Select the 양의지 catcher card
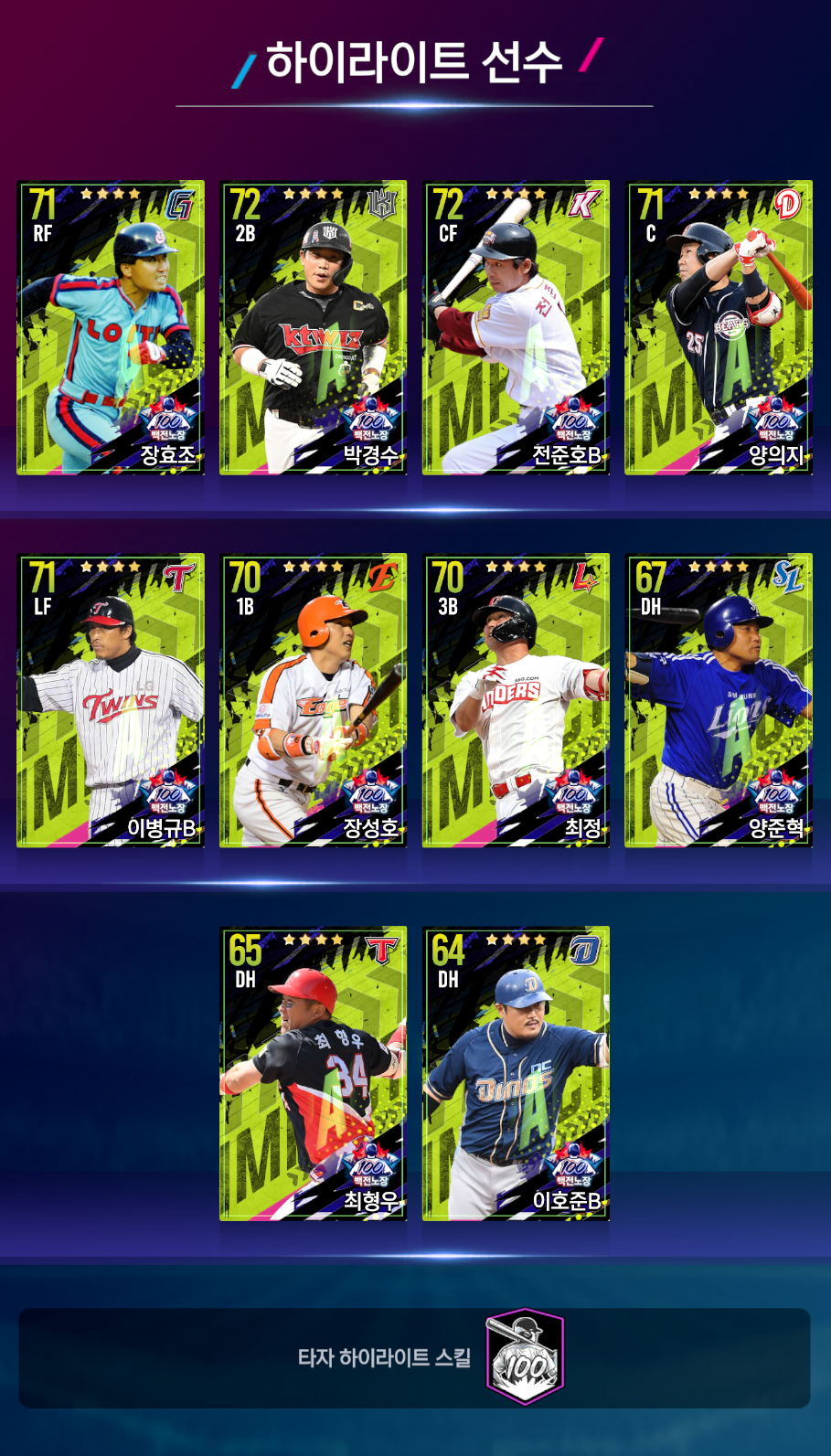Screen dimensions: 831x1456 click(x=719, y=327)
